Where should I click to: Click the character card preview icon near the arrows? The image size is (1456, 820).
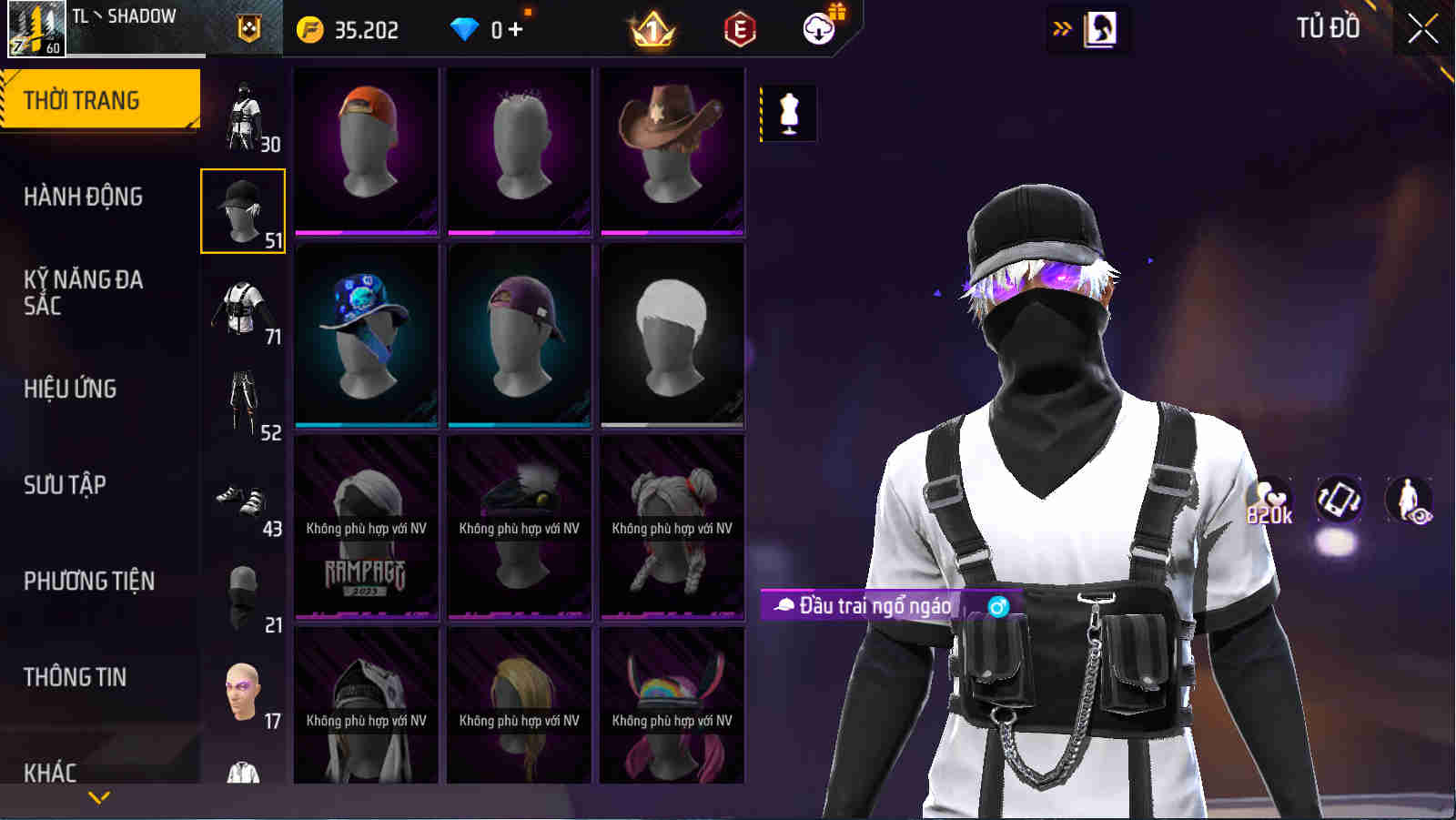1101,27
